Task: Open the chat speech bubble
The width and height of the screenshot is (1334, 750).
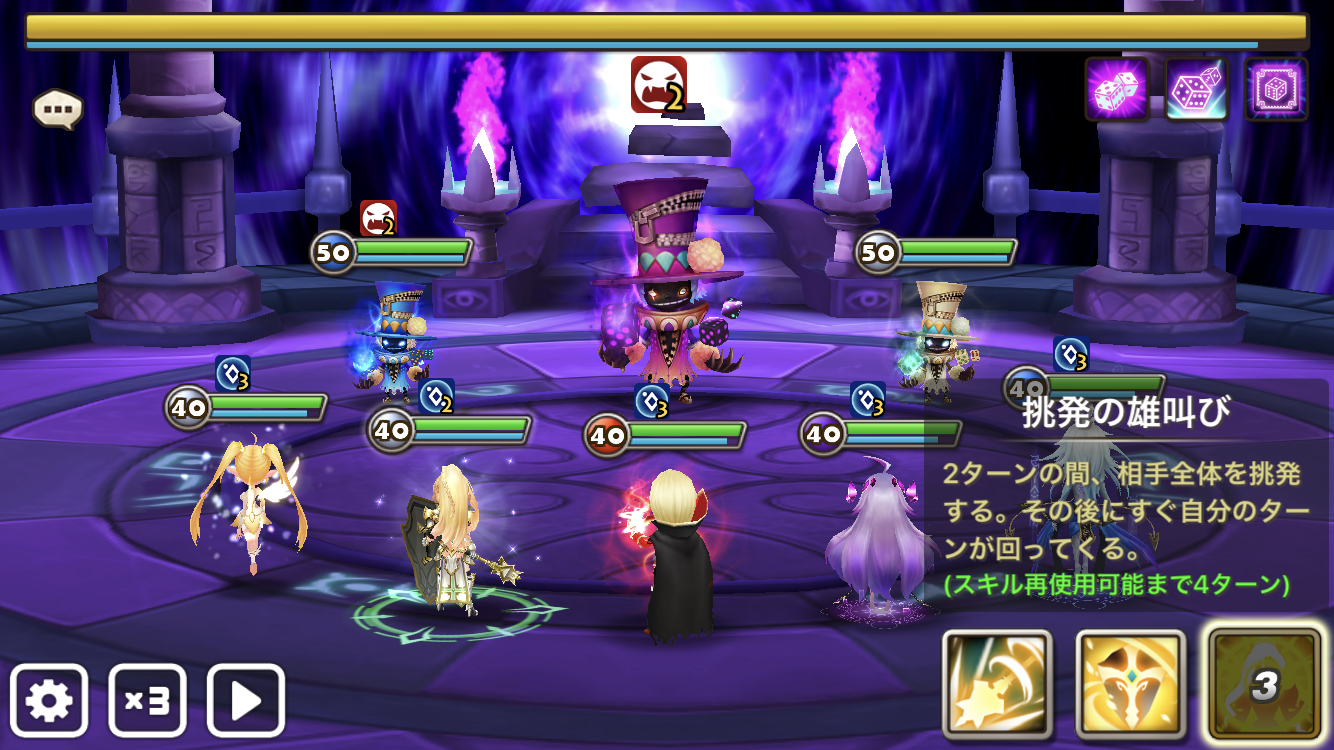Action: click(57, 109)
